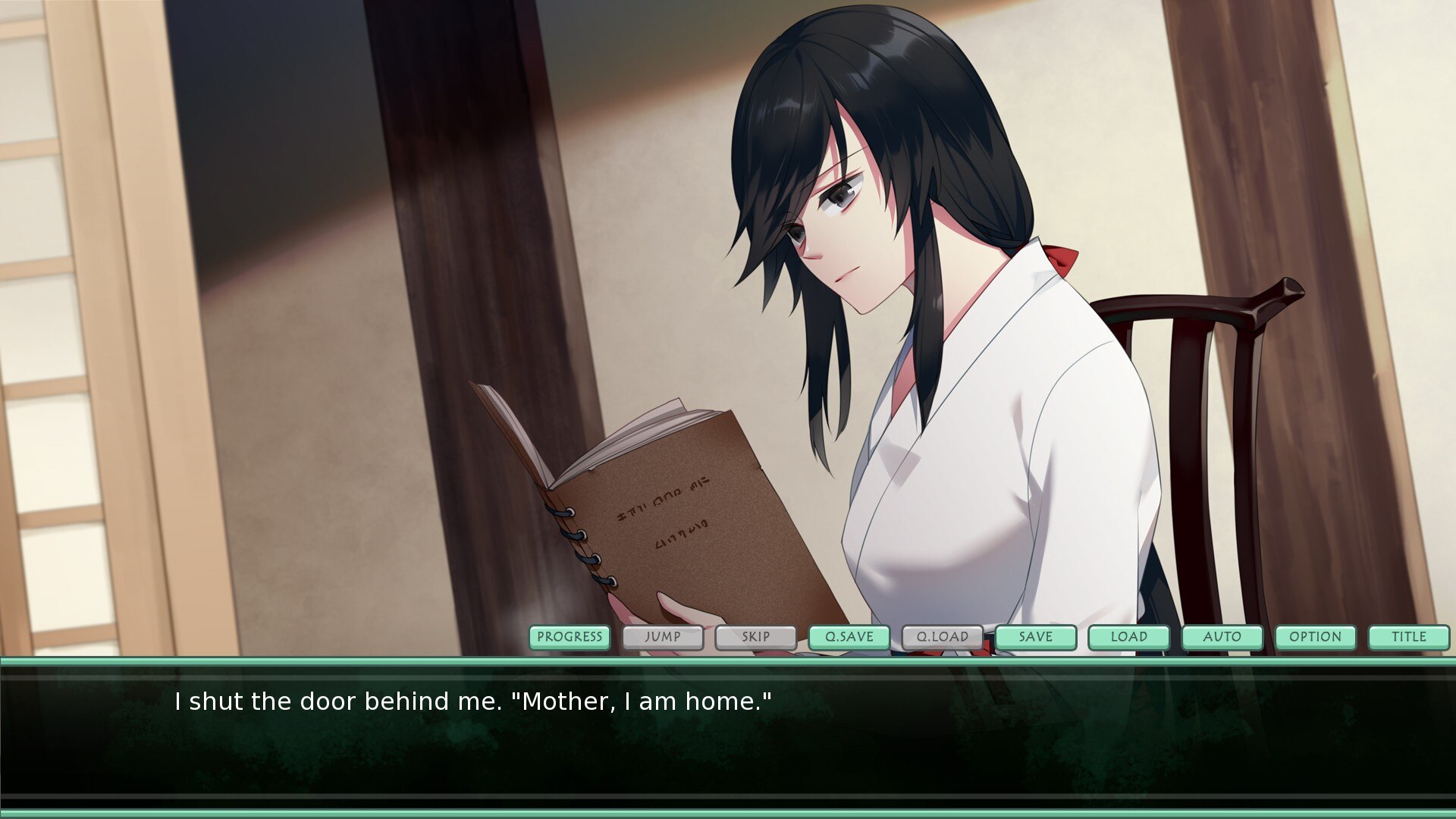Screen dimensions: 1456x819
Task: Open the Option settings
Action: coord(1316,637)
